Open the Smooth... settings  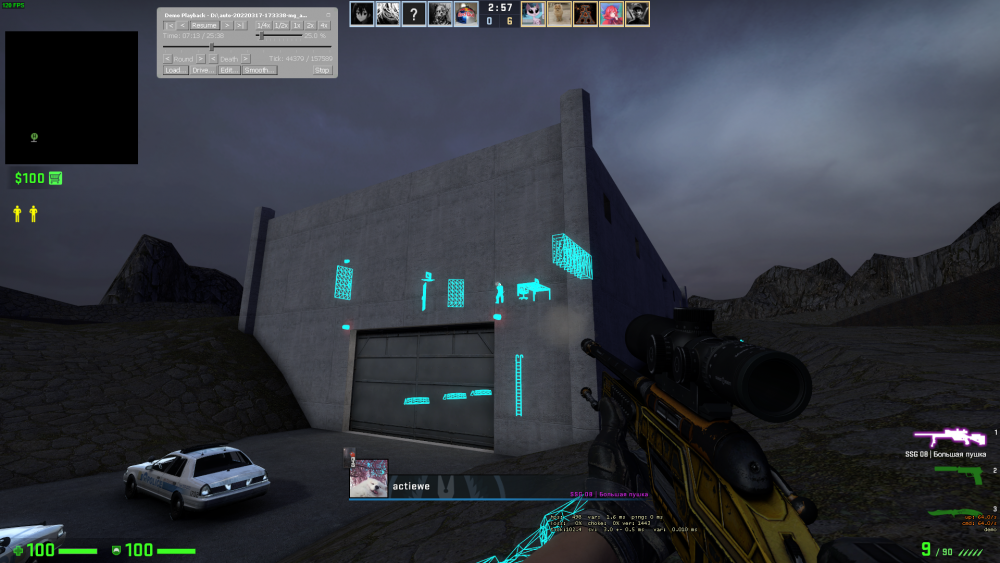259,70
